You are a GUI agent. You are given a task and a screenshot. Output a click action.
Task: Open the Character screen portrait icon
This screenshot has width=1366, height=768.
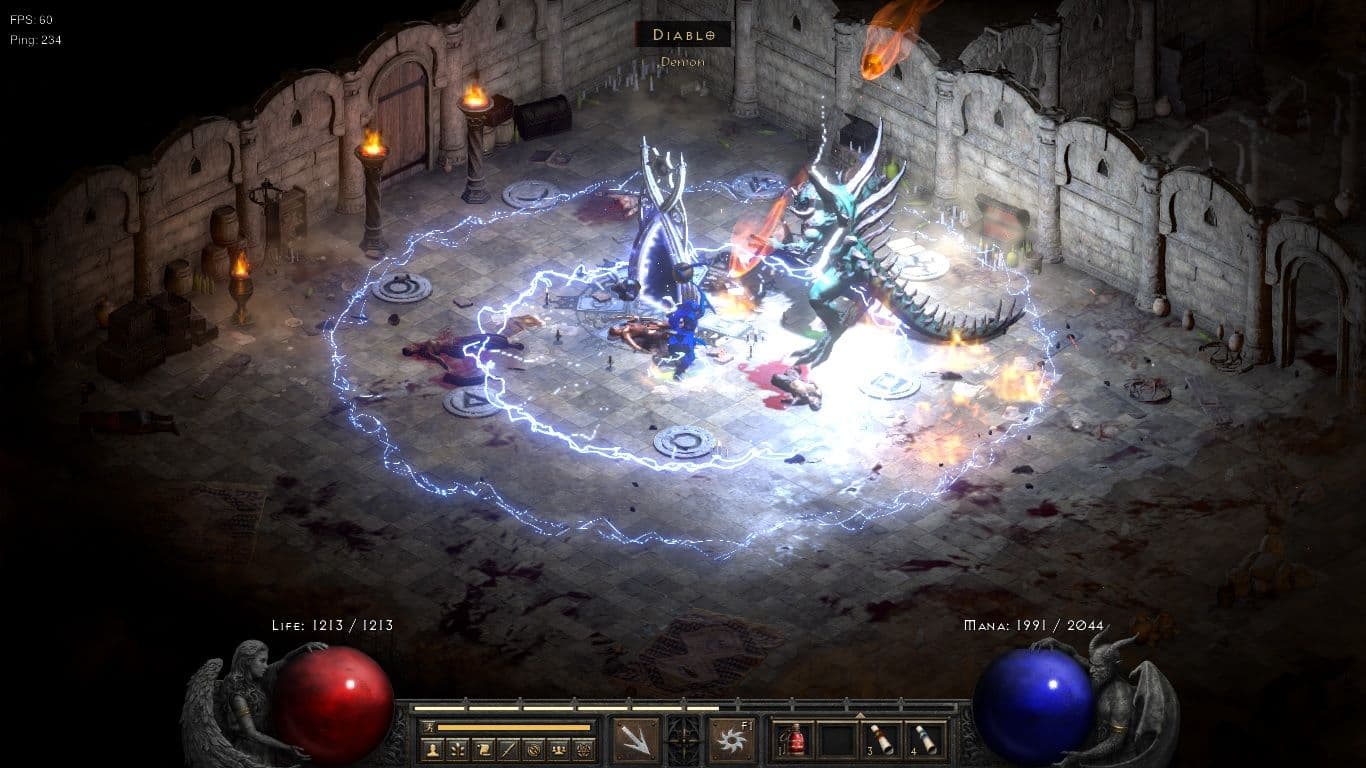pyautogui.click(x=435, y=748)
